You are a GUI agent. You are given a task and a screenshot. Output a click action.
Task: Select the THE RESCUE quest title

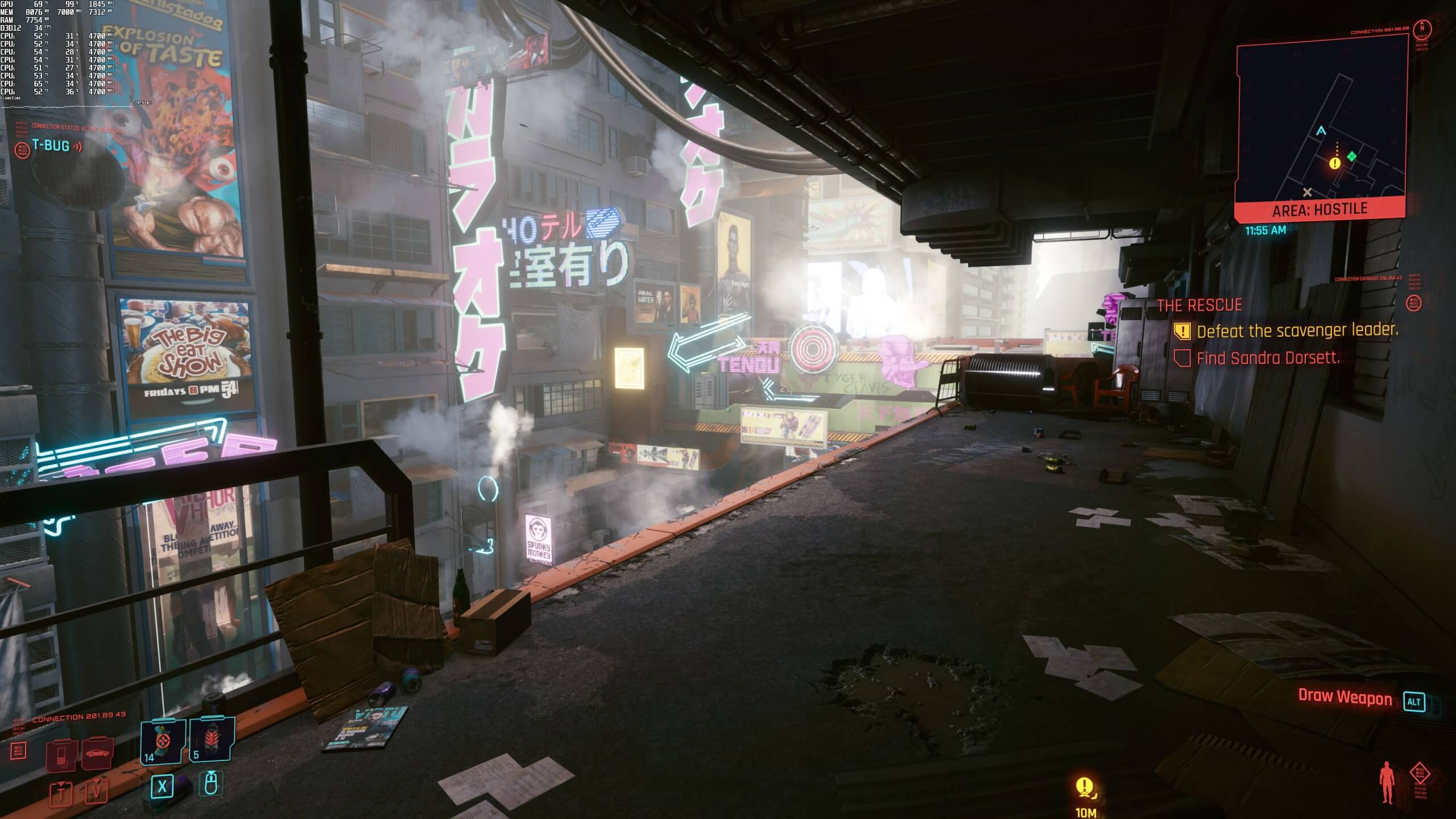coord(1199,305)
